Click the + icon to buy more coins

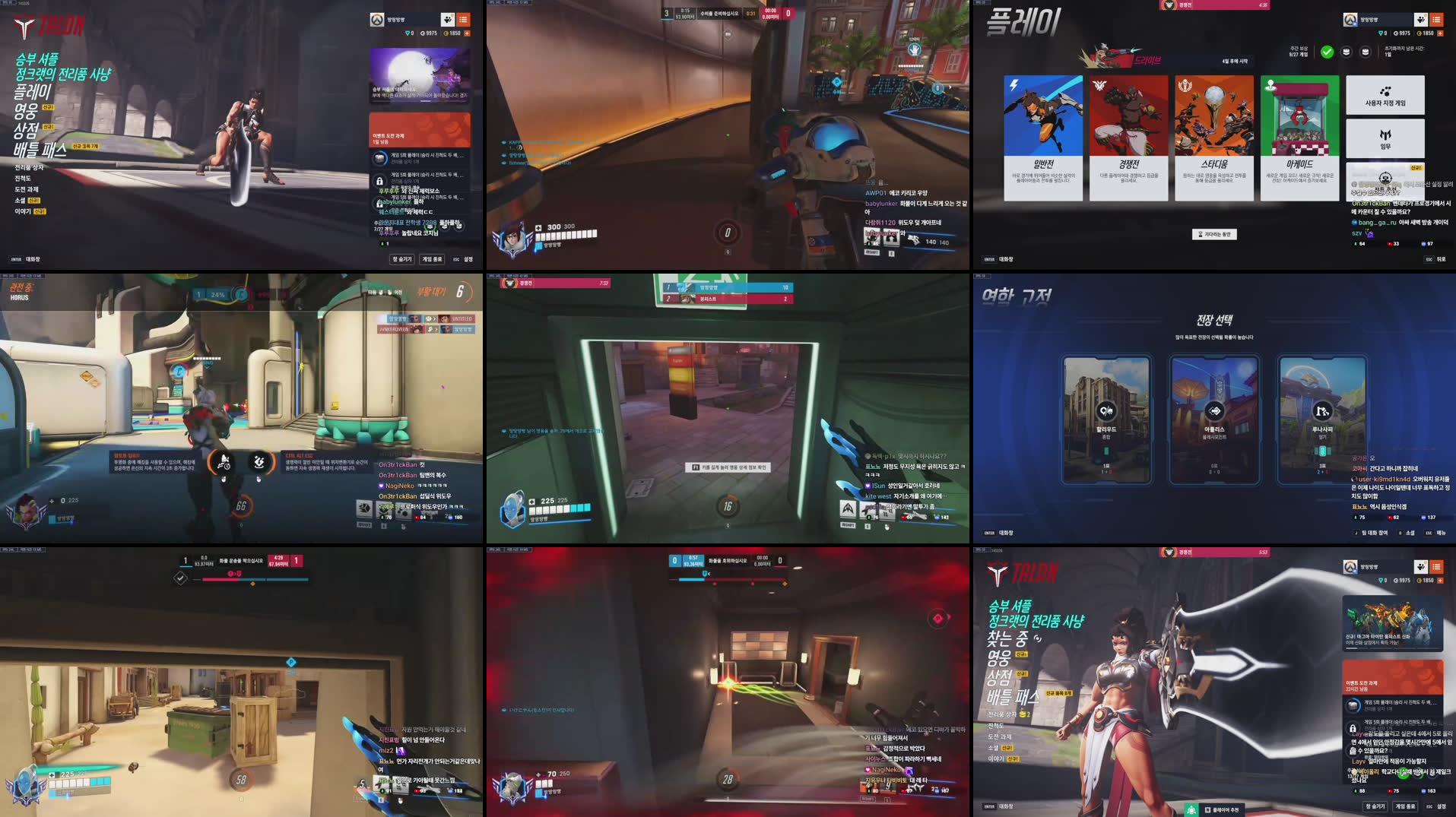coord(1440,35)
